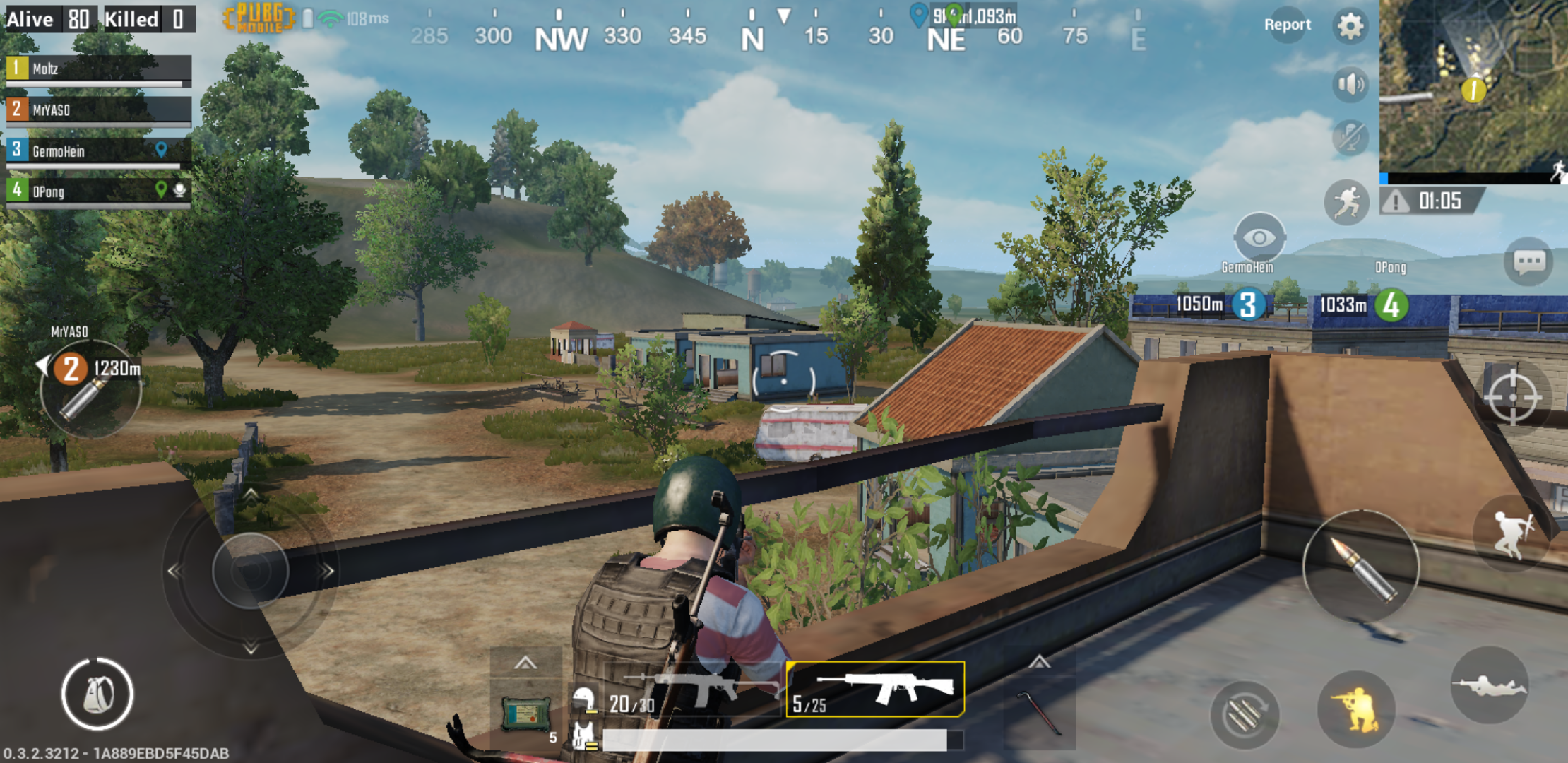1568x763 pixels.
Task: Tap the Report button
Action: pyautogui.click(x=1287, y=25)
